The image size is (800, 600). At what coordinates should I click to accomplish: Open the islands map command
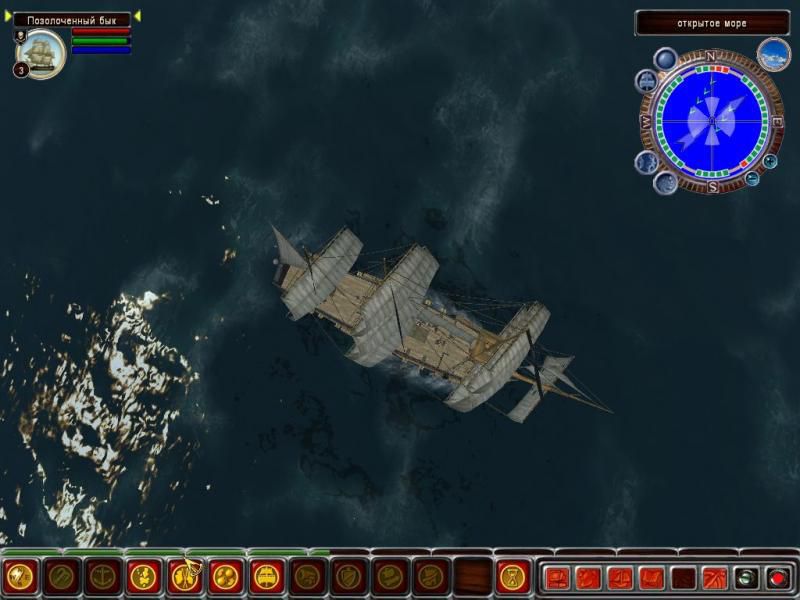click(144, 576)
